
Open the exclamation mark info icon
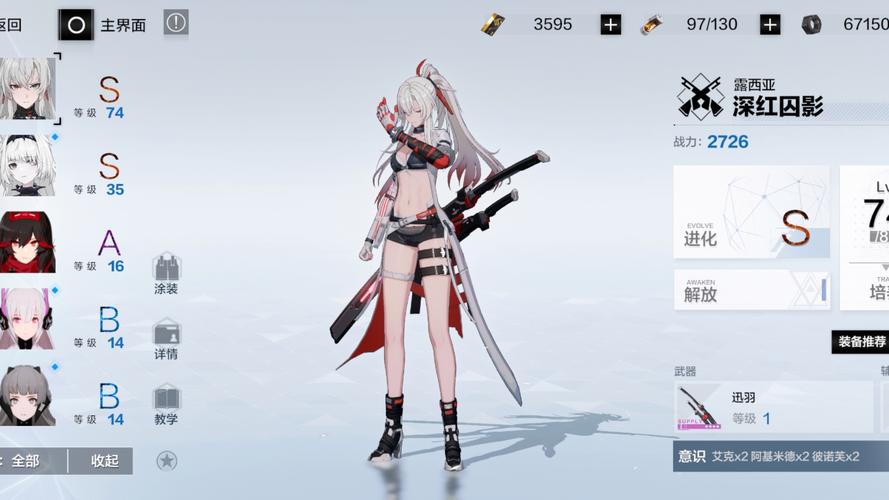pos(176,22)
